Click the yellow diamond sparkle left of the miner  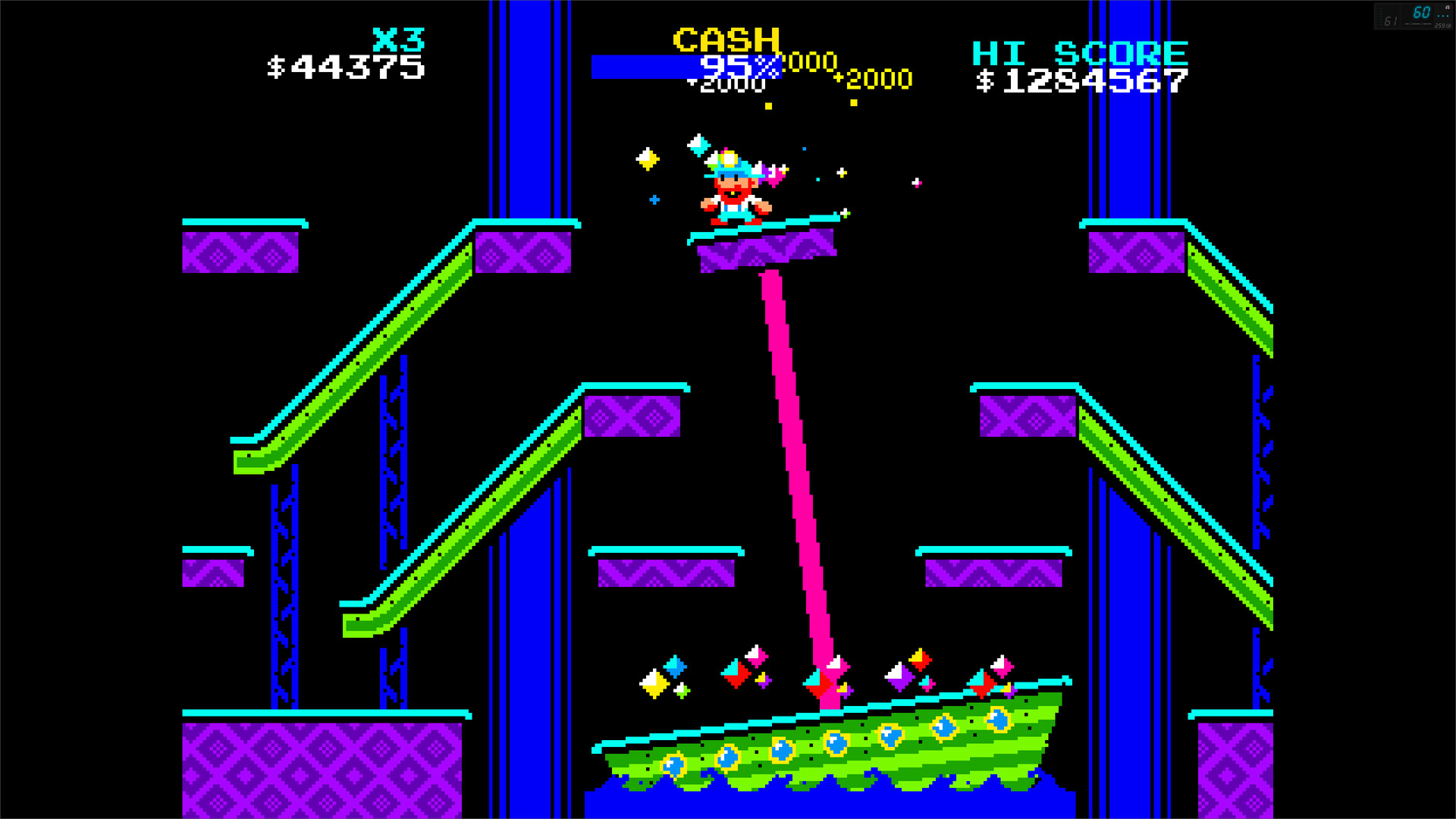[647, 160]
